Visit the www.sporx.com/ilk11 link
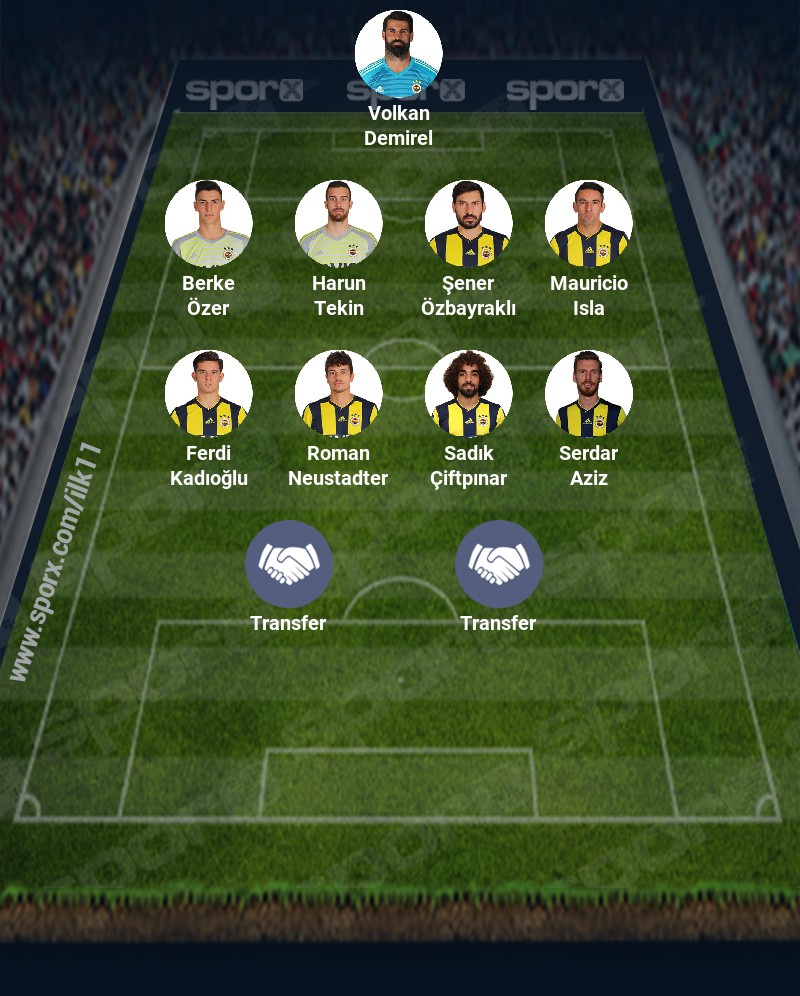 point(55,562)
